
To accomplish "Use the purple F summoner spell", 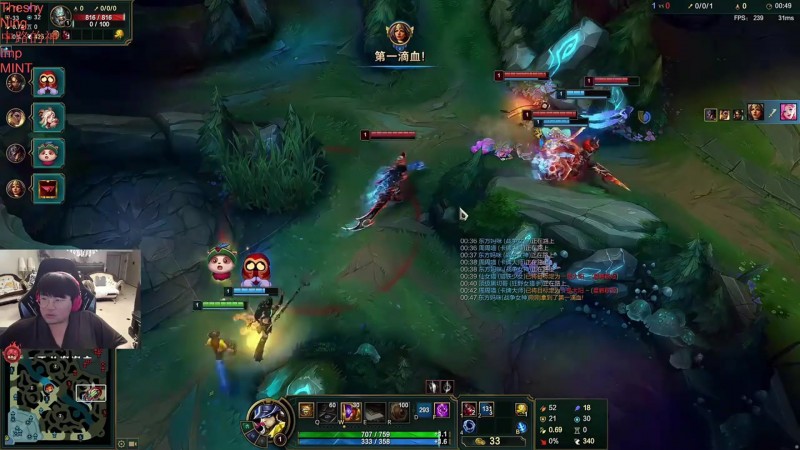I will pos(441,410).
